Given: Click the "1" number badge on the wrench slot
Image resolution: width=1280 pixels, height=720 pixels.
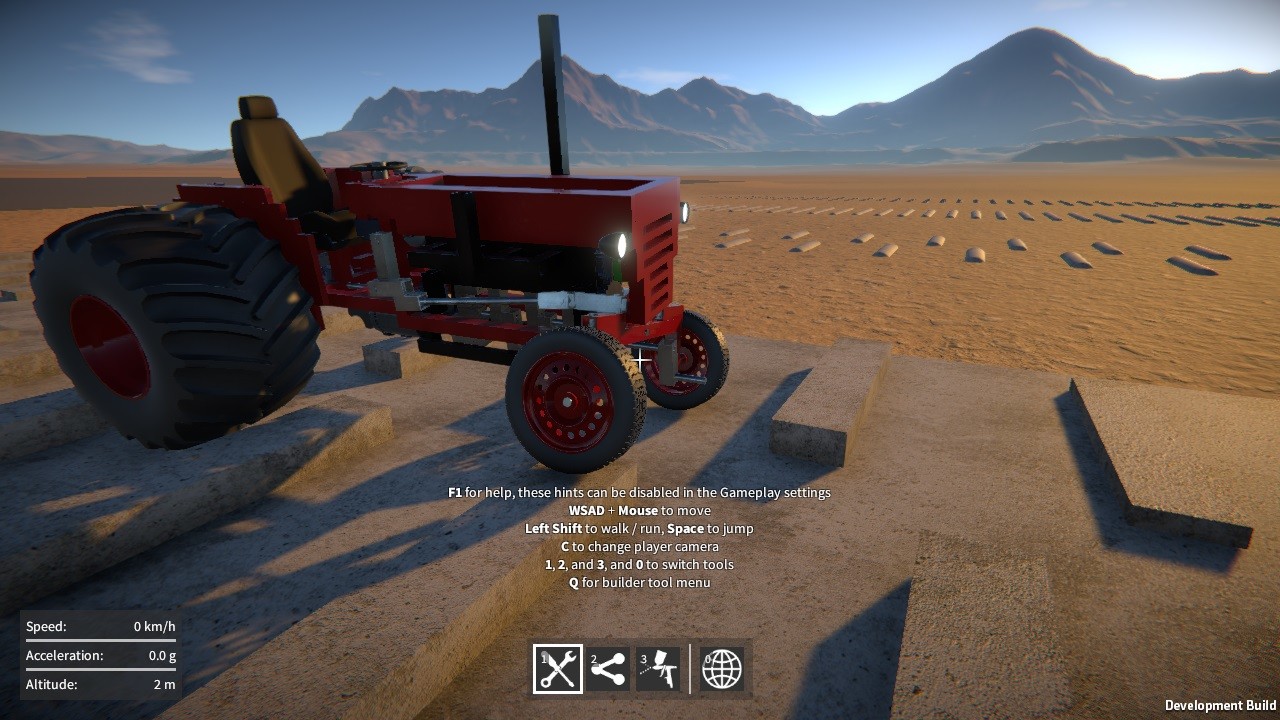Looking at the screenshot, I should pos(542,660).
